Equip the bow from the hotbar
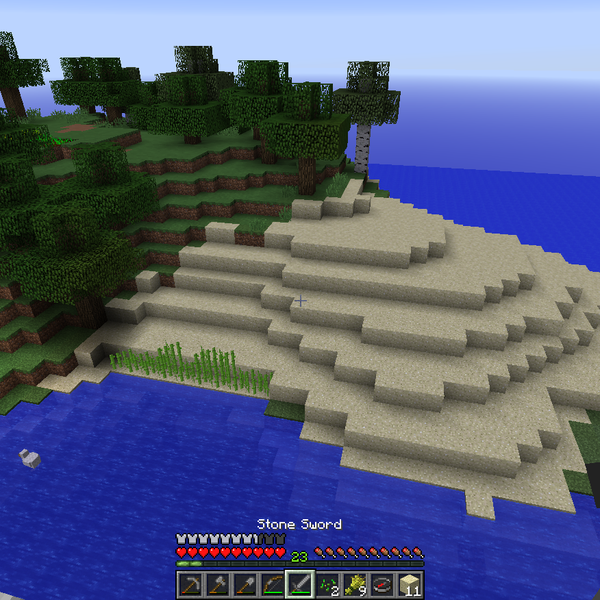Image resolution: width=600 pixels, height=600 pixels. point(272,584)
